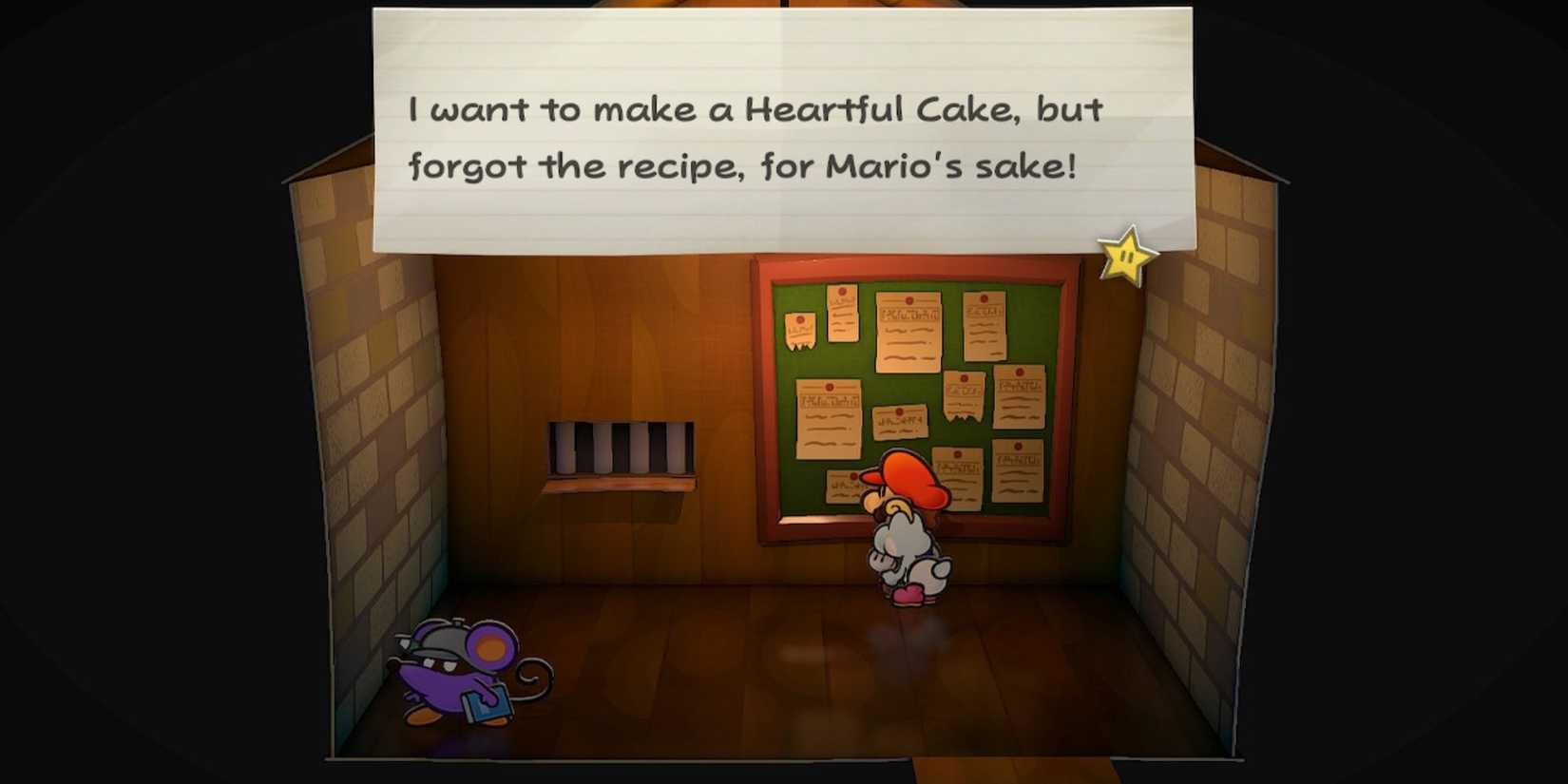Click the mouse character's aviator goggles

coord(440,637)
